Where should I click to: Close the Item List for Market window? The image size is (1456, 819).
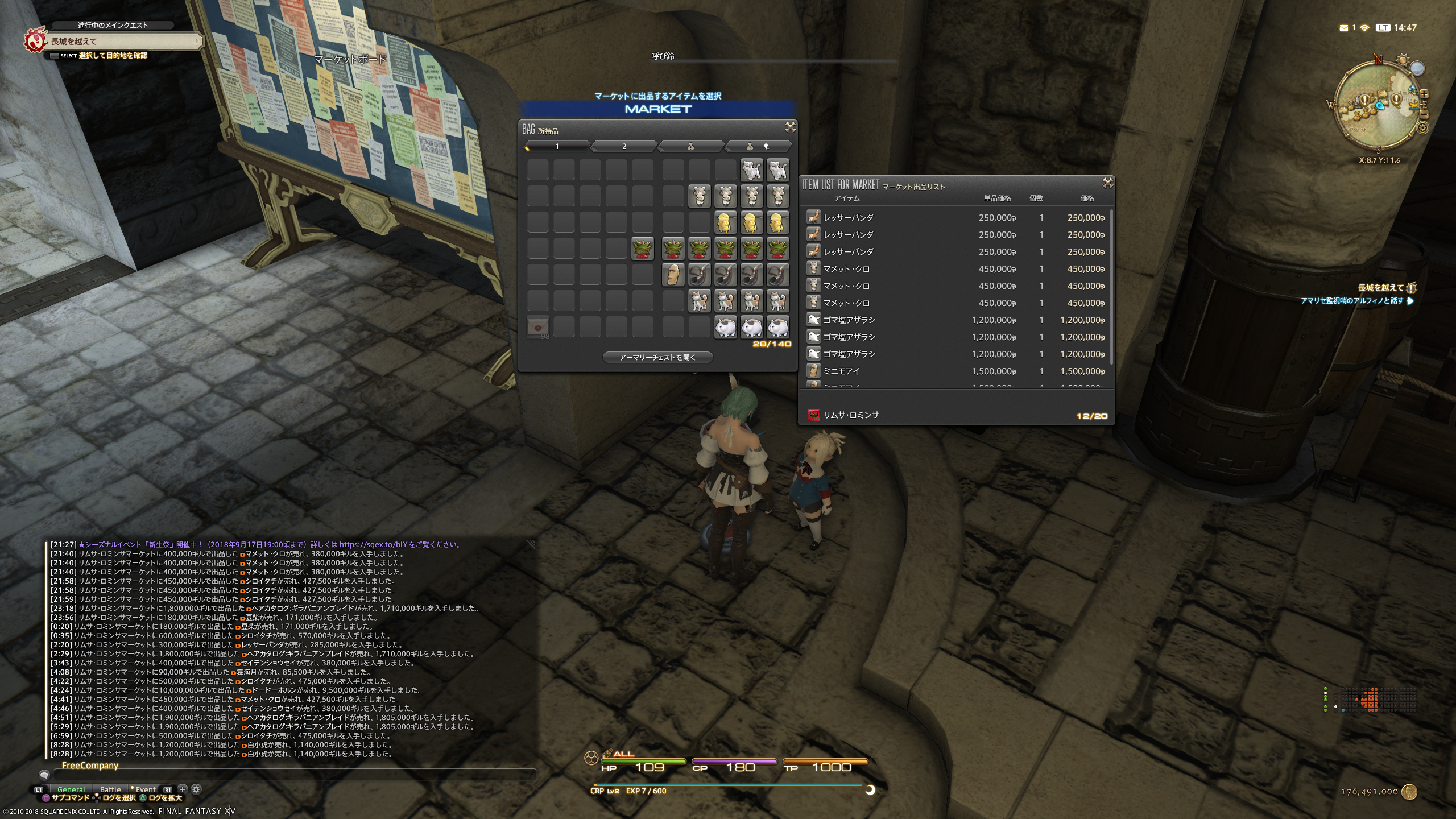point(1107,183)
